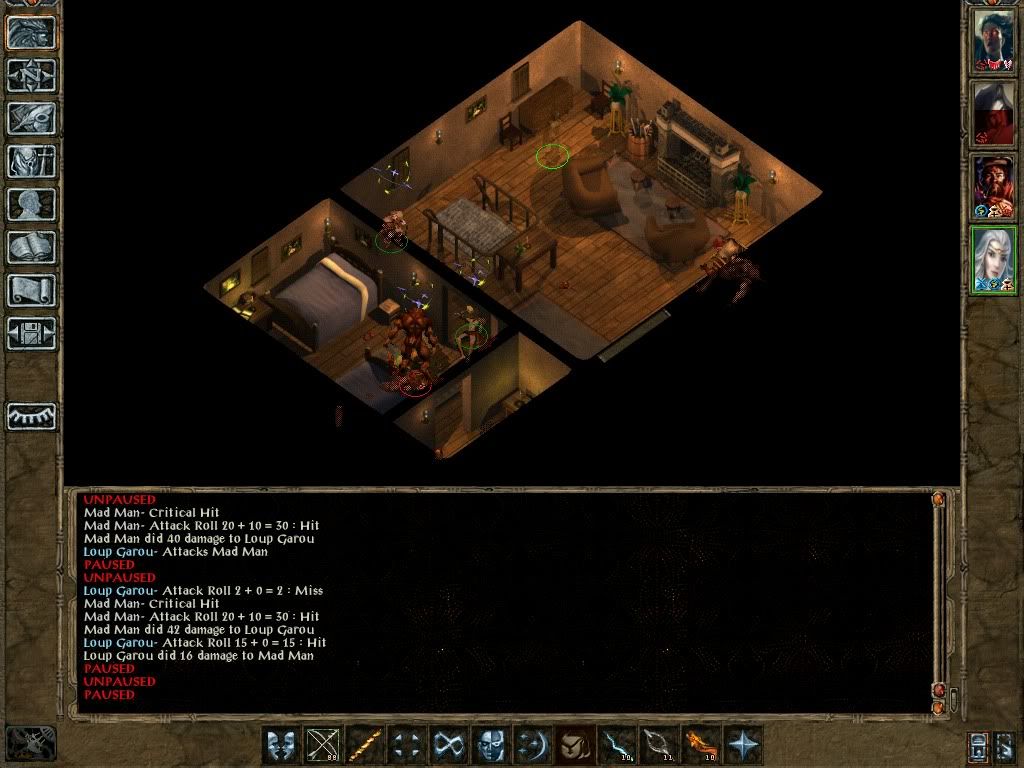Use the lightning wand quick item
The width and height of the screenshot is (1024, 768).
[617, 745]
